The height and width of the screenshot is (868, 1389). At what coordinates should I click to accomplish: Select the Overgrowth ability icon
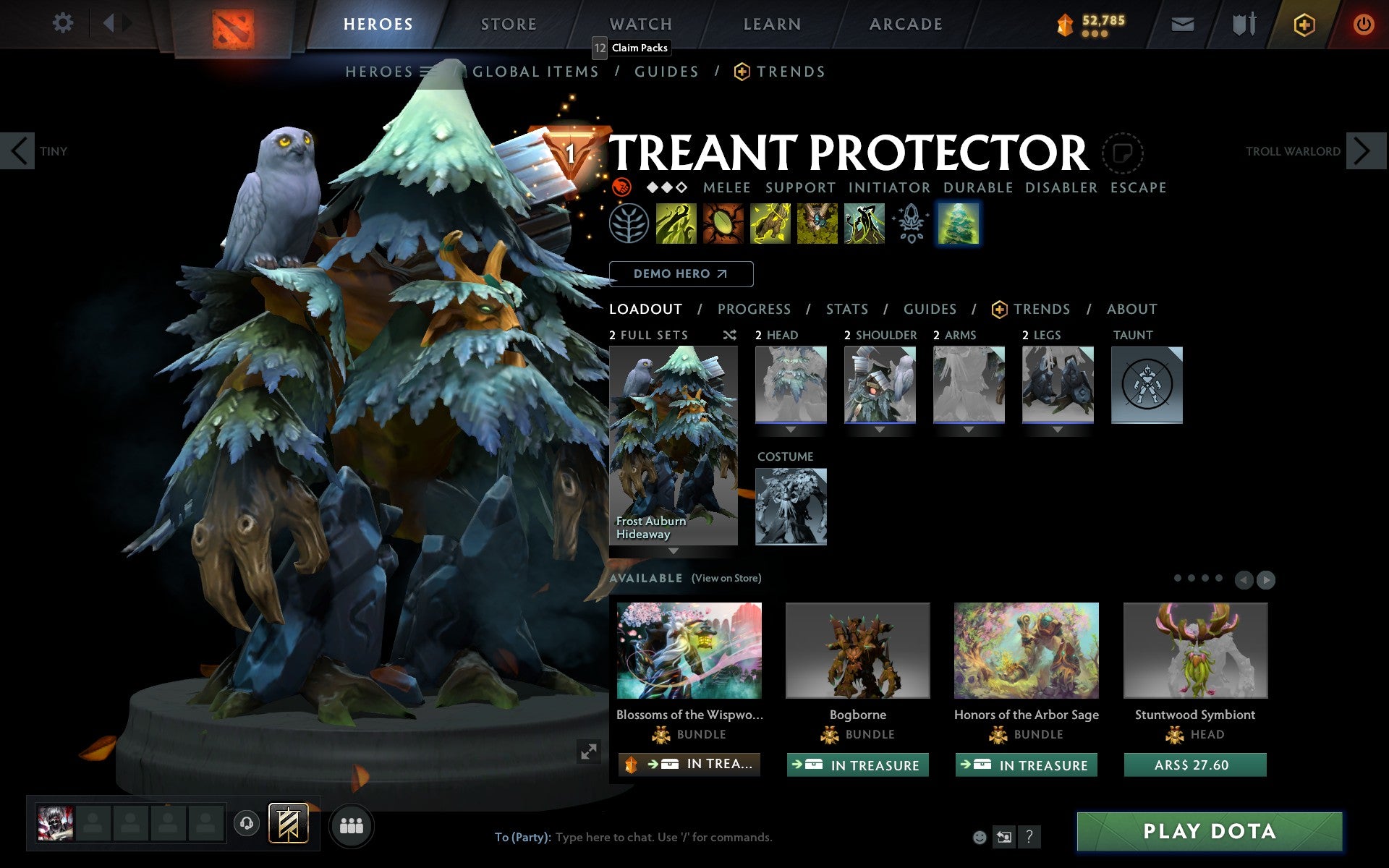click(x=865, y=225)
